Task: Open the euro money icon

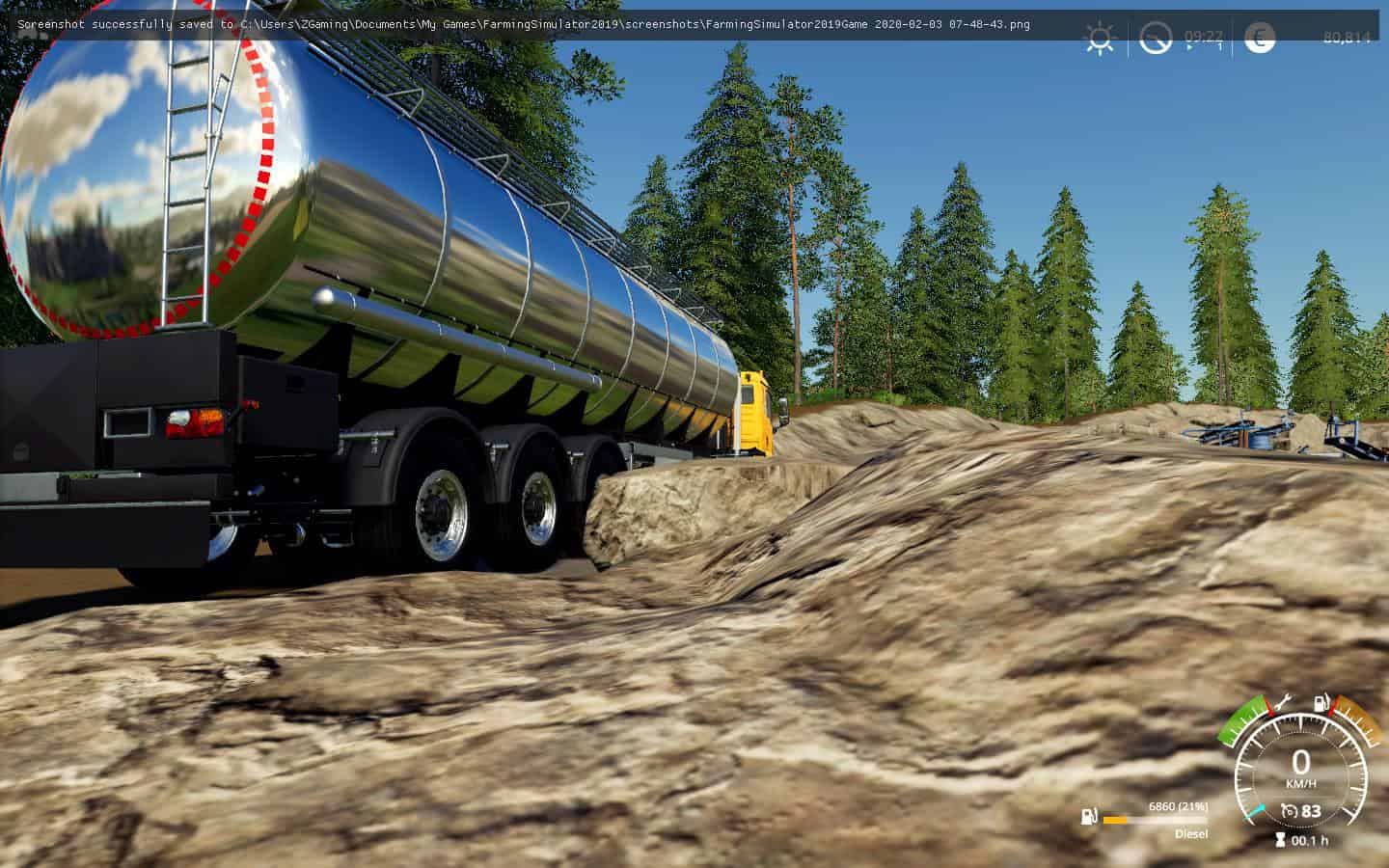Action: pos(1259,38)
